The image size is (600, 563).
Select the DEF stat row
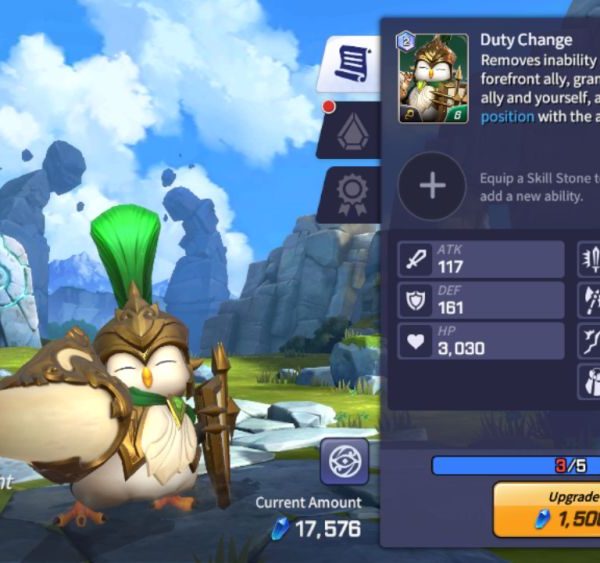481,300
